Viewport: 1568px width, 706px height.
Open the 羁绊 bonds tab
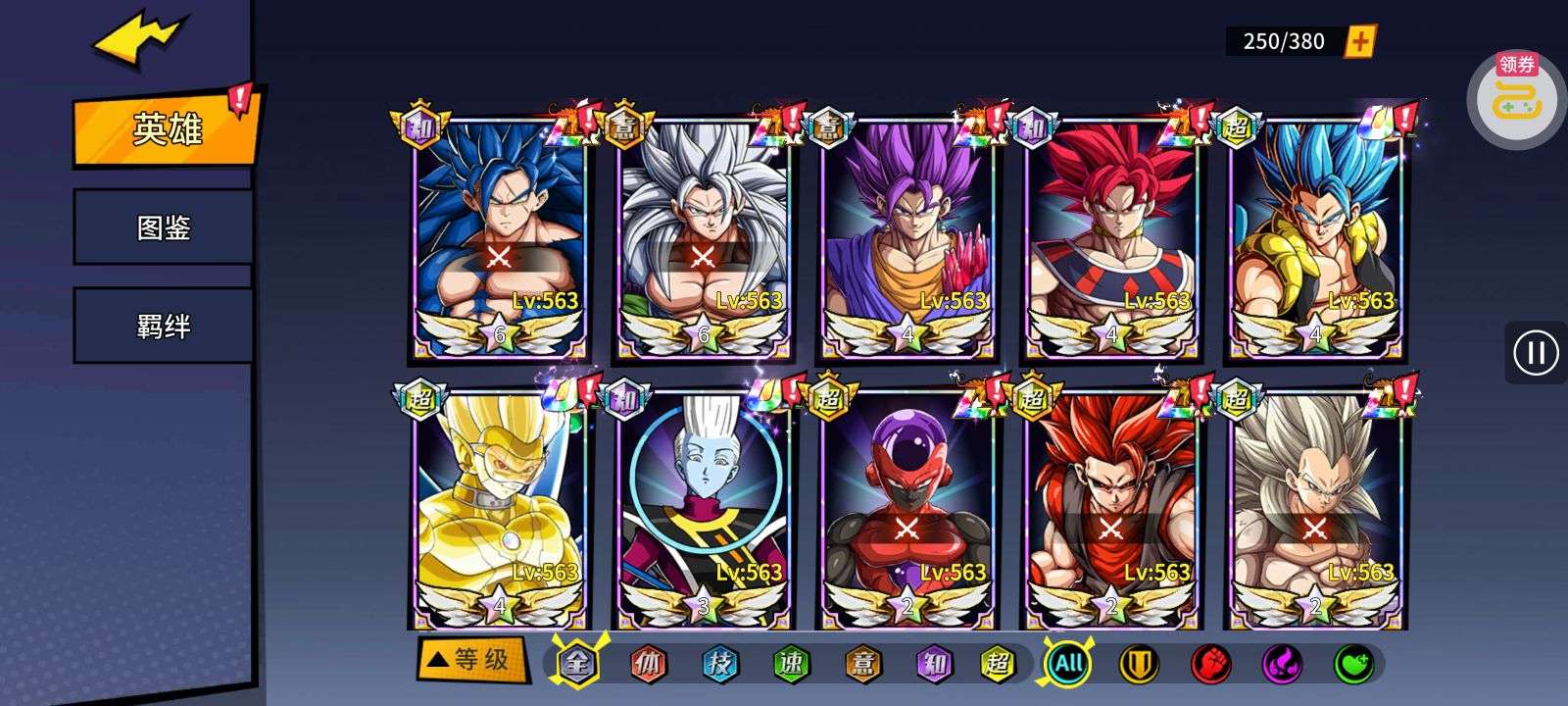pos(163,326)
